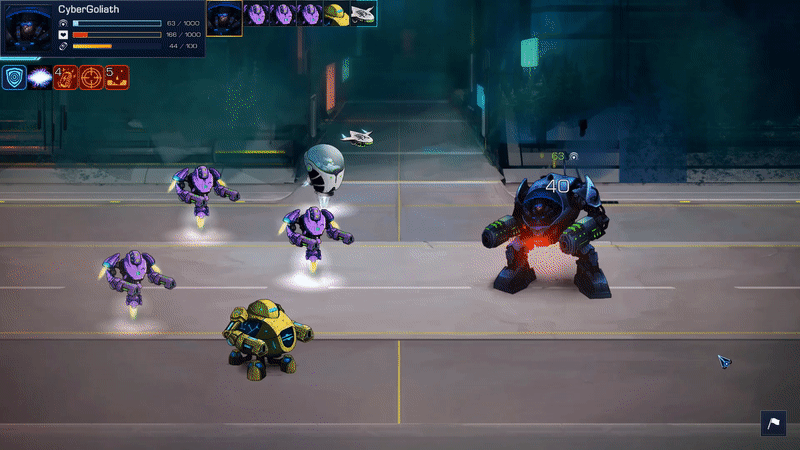800x450 pixels.
Task: Activate the blue shield ability
Action: (x=14, y=77)
